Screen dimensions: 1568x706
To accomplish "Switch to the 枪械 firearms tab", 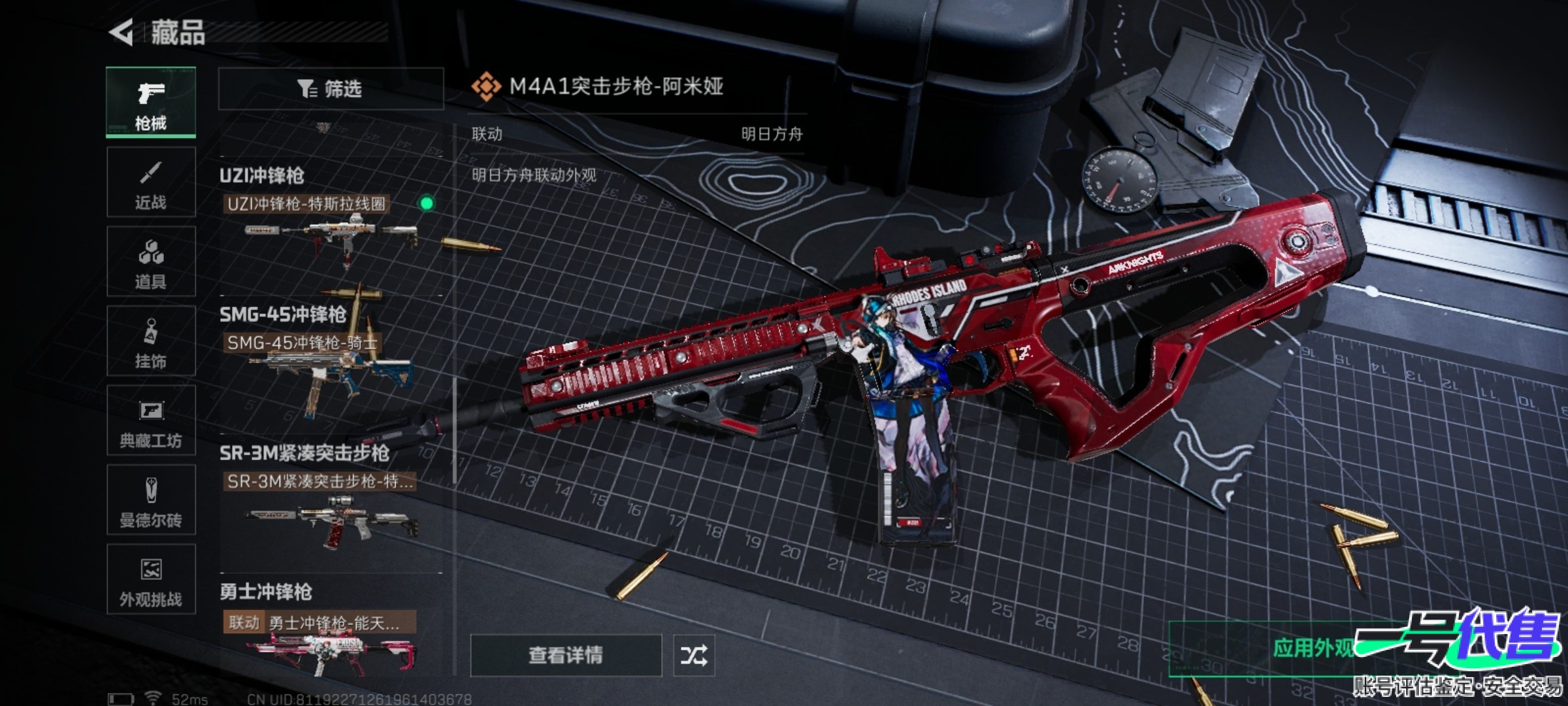I will coord(151,103).
